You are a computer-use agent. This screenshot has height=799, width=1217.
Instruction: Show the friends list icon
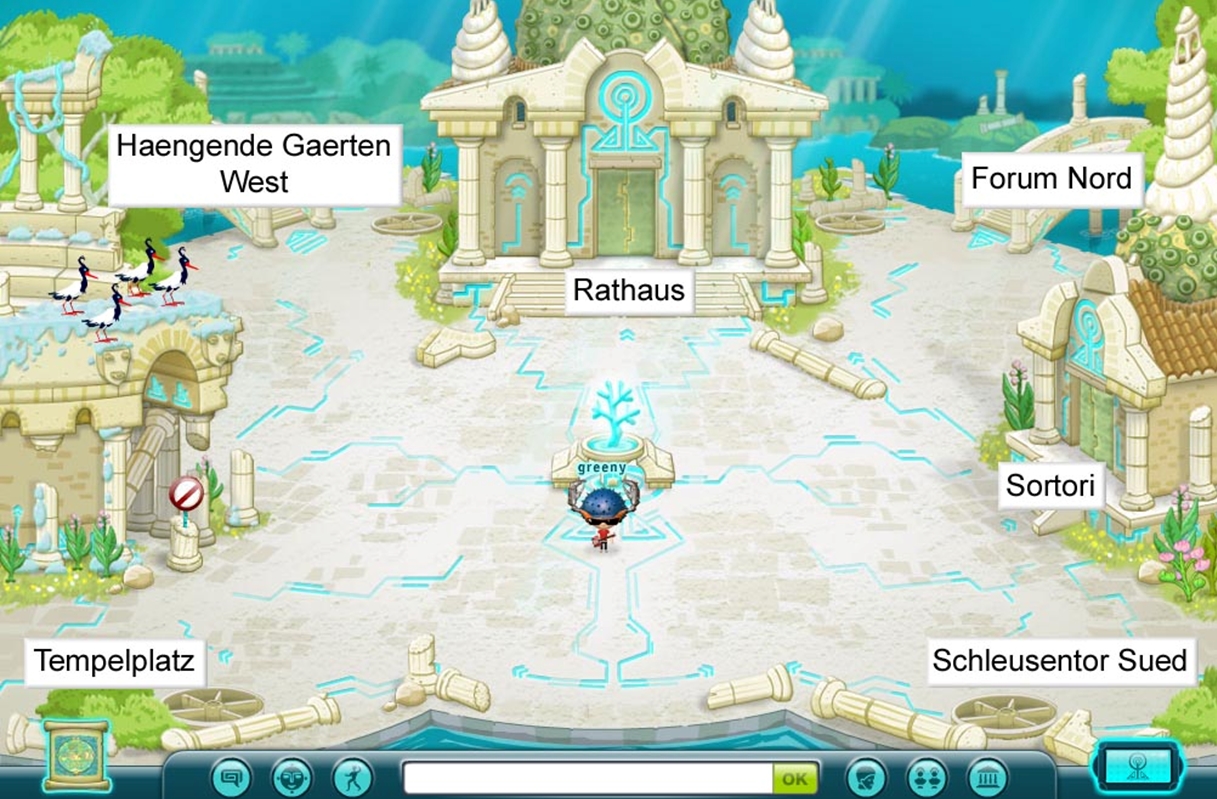click(927, 777)
